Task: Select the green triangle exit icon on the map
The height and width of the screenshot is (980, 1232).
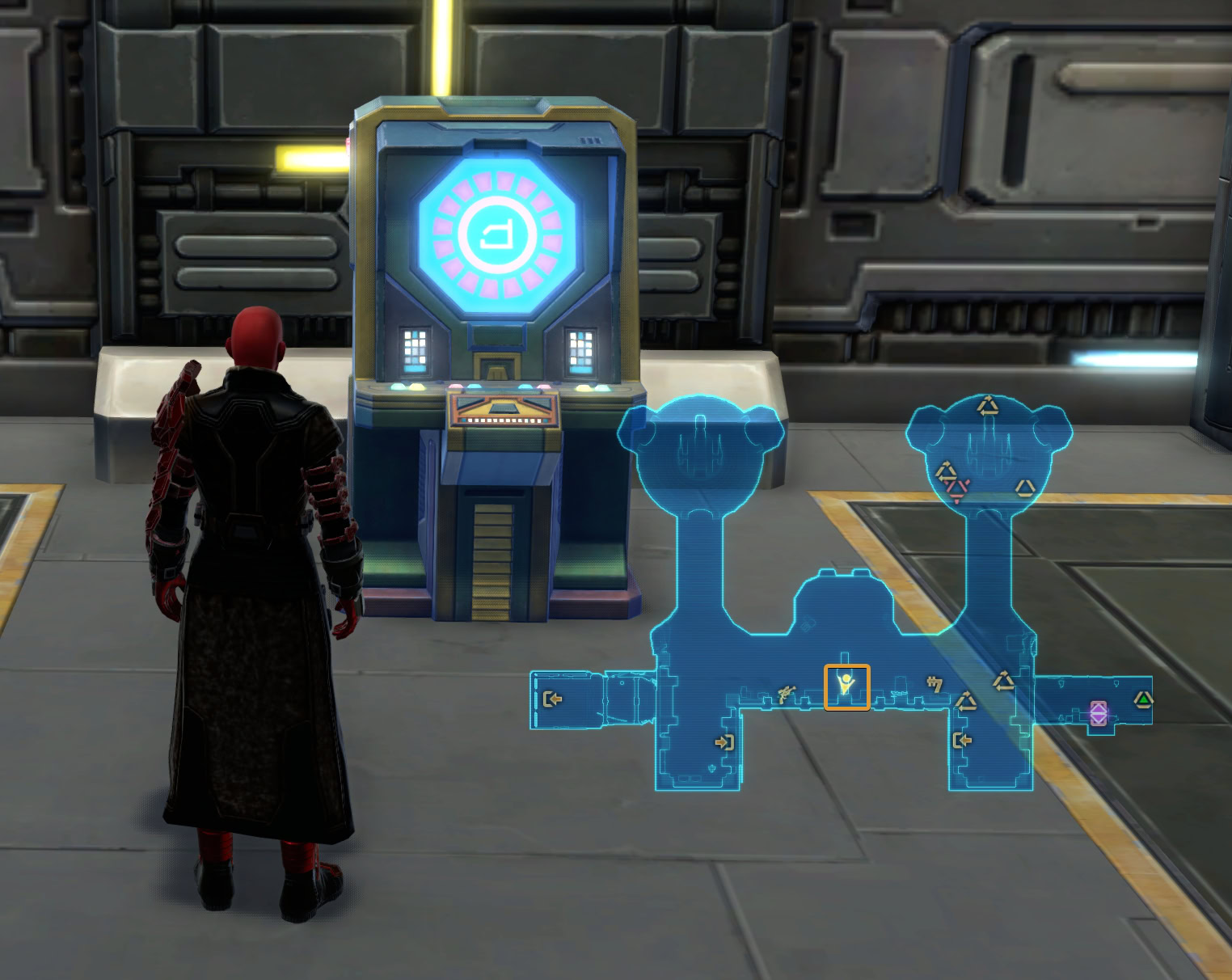Action: pos(1143,699)
